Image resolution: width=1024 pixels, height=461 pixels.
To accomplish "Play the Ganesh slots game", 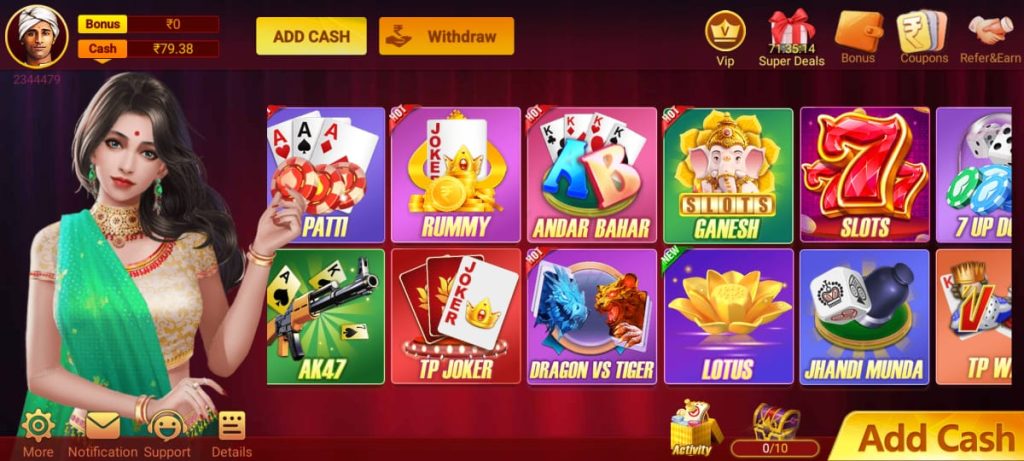I will [x=728, y=175].
